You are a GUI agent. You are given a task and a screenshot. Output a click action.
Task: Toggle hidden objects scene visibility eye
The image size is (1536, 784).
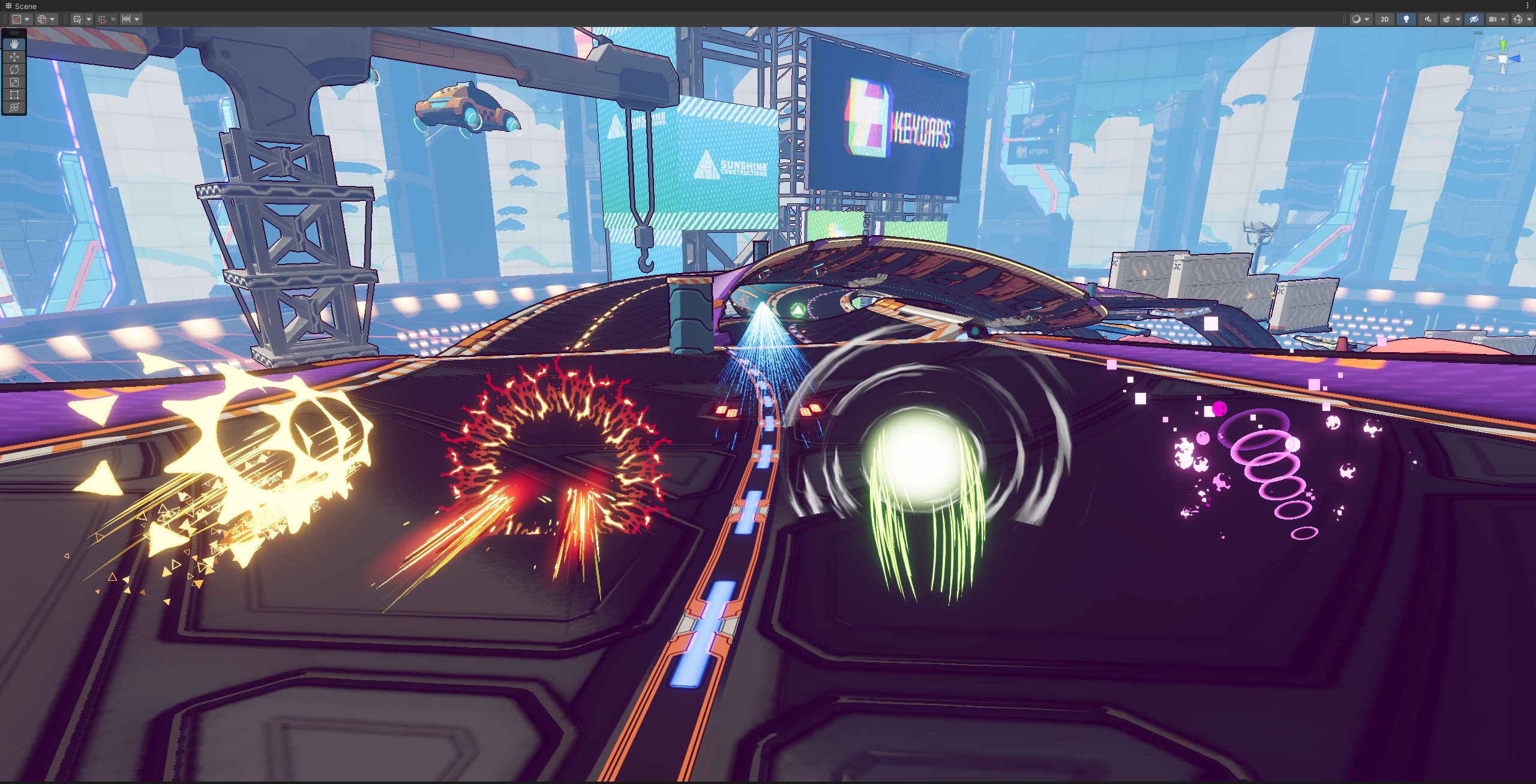[1474, 19]
